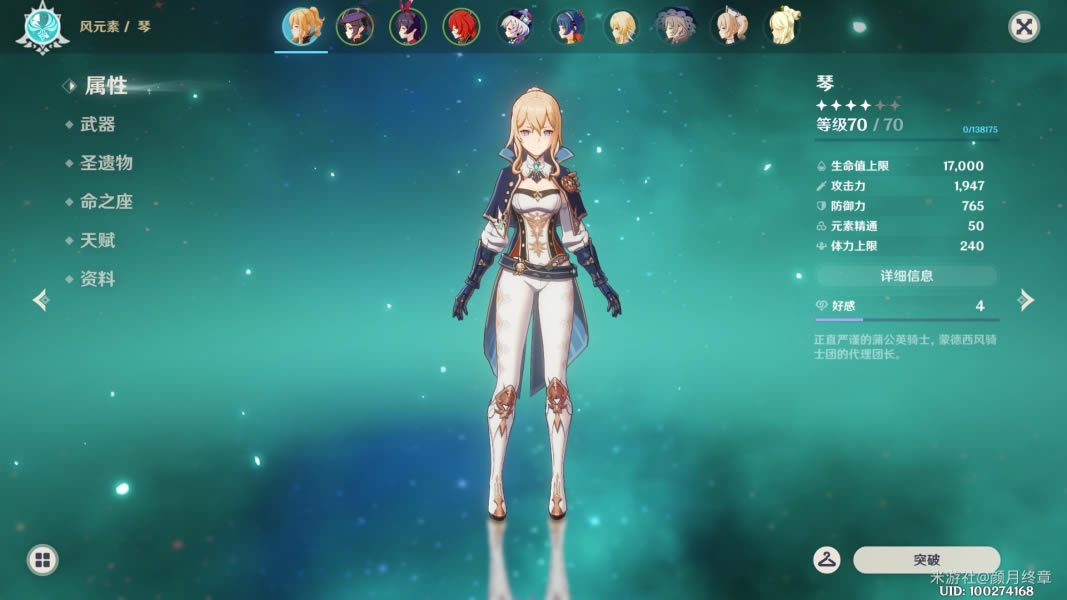Open the outfit hanger icon

(826, 560)
